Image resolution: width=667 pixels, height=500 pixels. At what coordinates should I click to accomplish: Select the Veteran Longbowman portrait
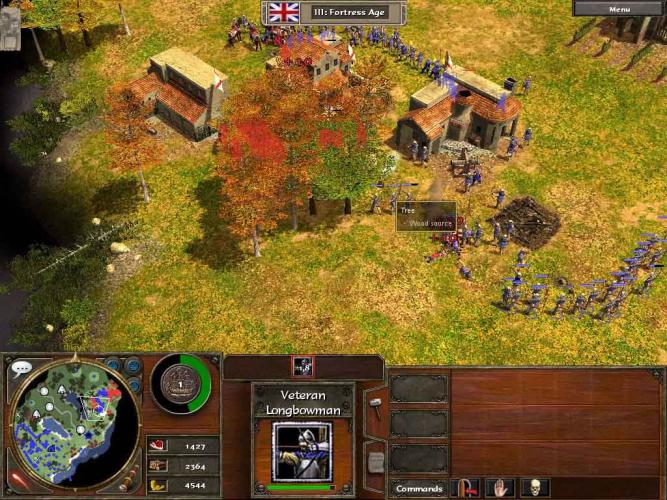[303, 449]
